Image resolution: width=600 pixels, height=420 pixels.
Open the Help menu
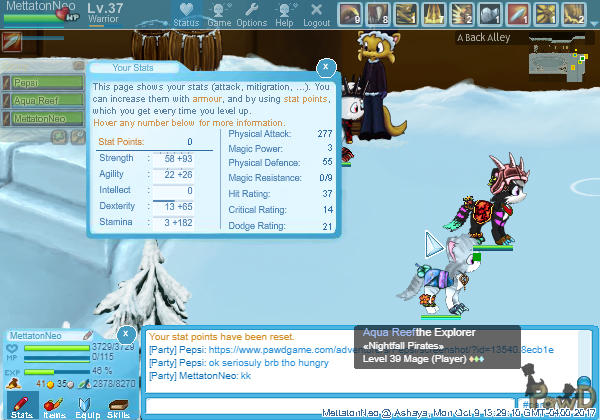(284, 15)
